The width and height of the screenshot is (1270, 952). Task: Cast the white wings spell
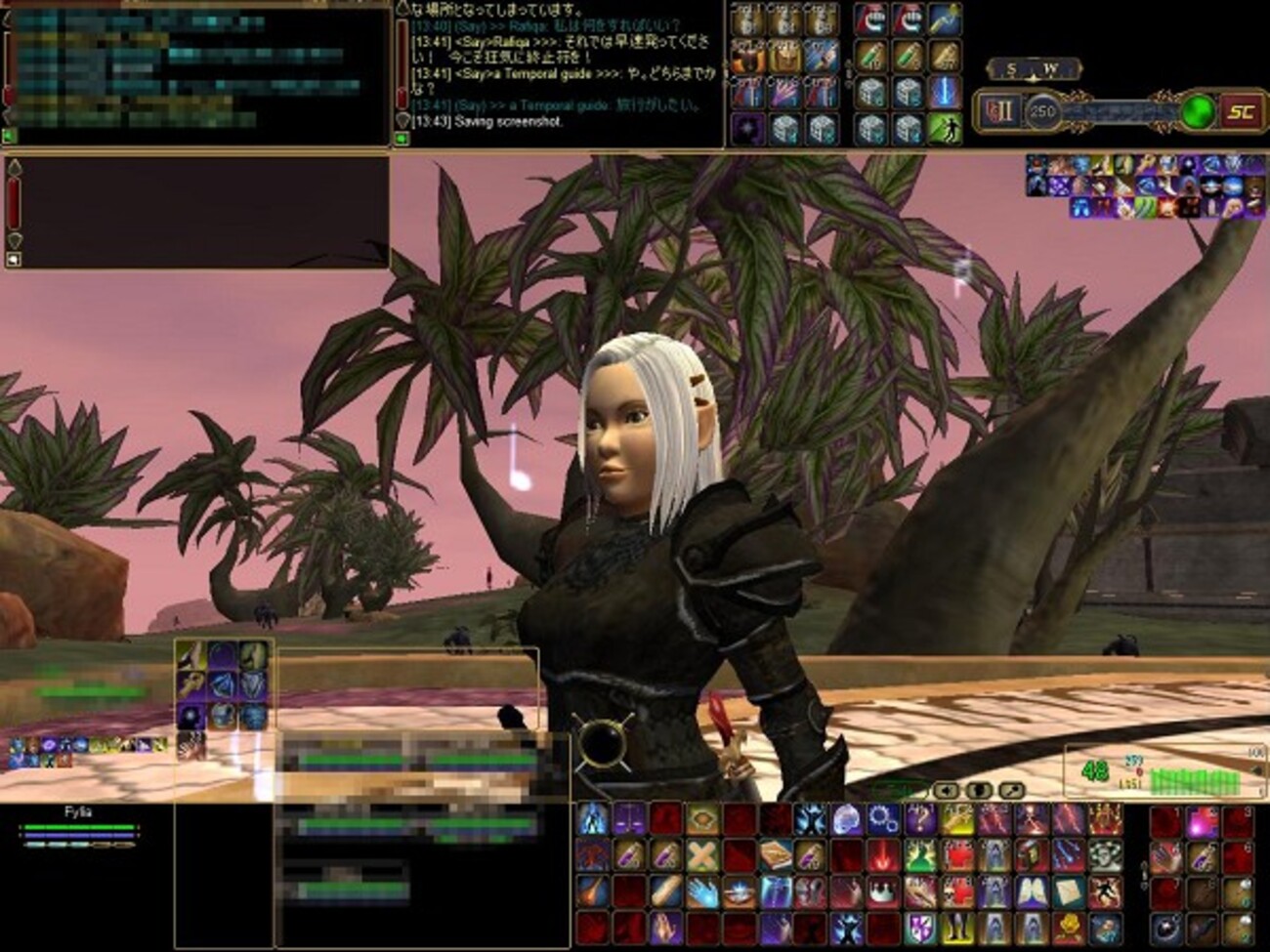click(x=1031, y=891)
